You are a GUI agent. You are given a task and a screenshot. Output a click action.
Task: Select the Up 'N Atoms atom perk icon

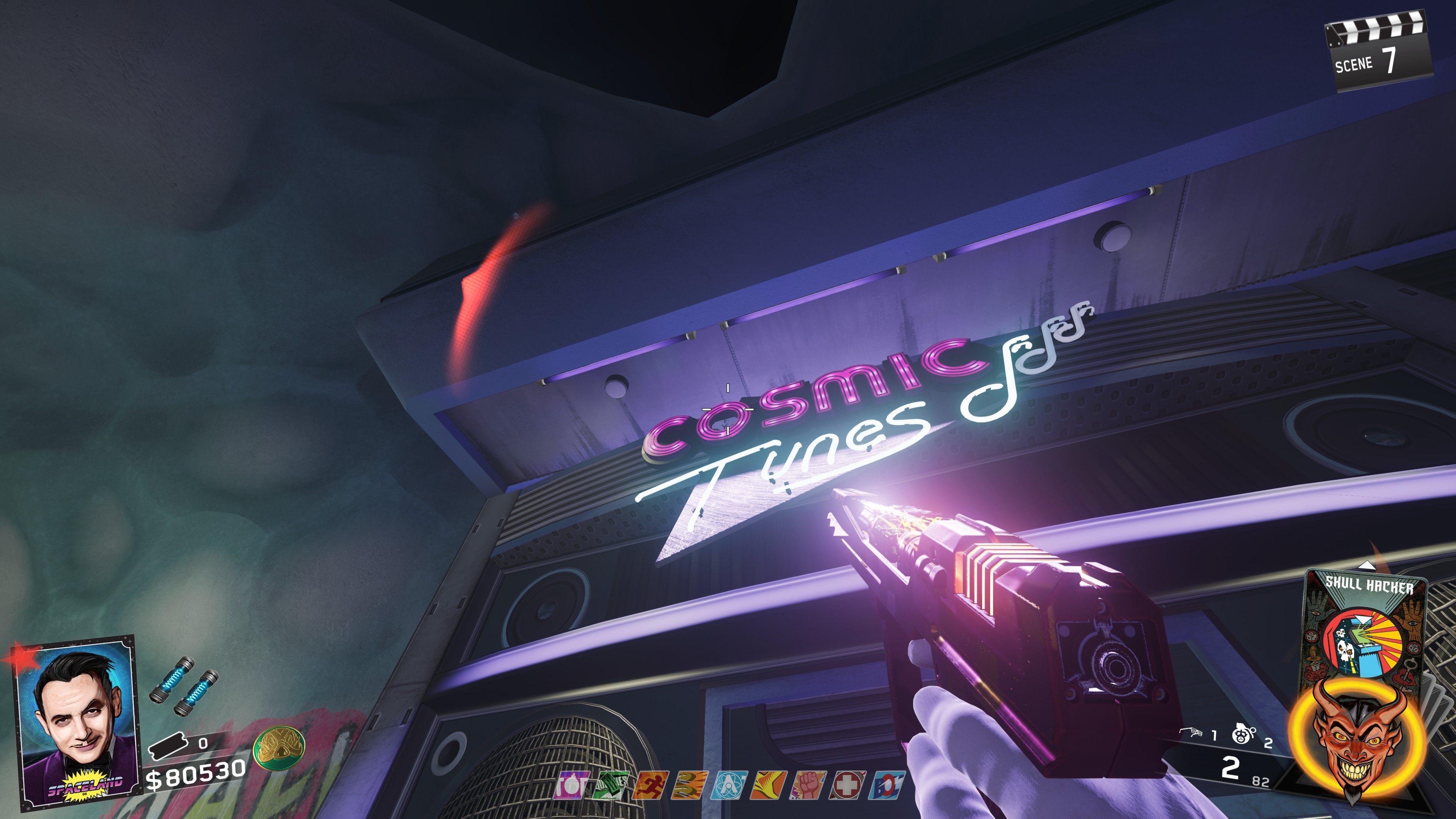click(728, 786)
